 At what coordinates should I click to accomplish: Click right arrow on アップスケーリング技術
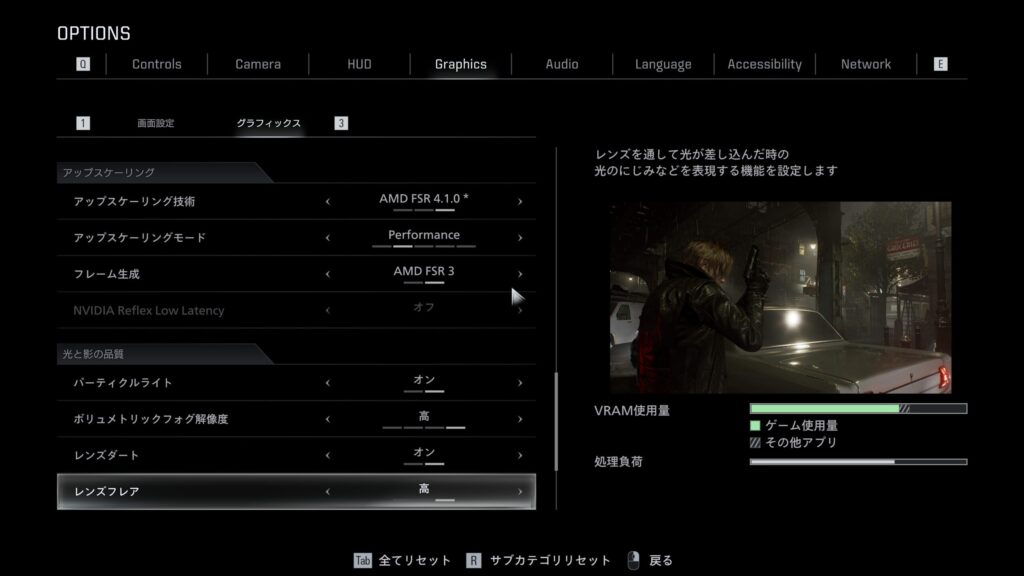pos(520,202)
